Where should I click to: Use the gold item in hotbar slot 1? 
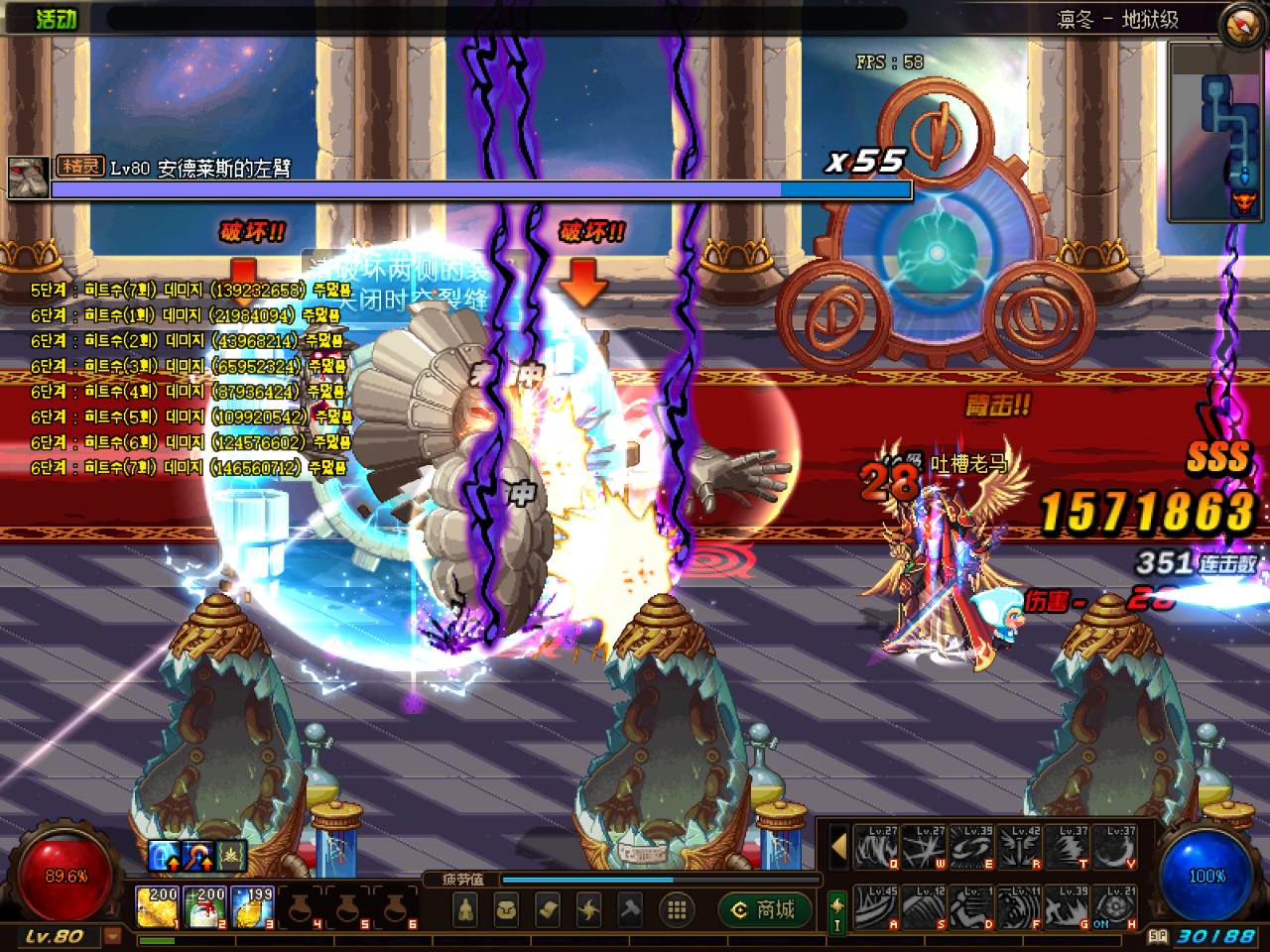pos(157,906)
